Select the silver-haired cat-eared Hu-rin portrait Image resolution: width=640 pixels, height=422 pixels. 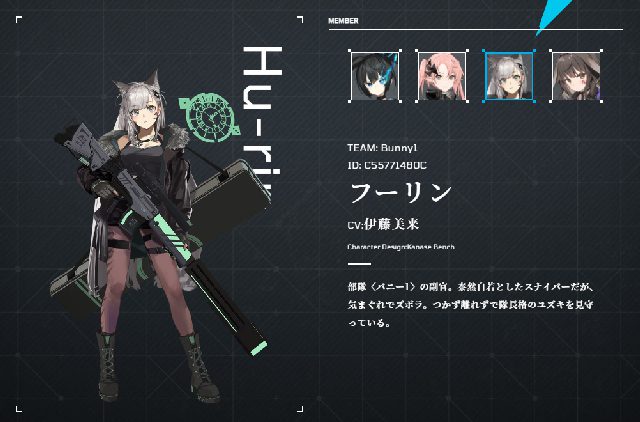509,76
